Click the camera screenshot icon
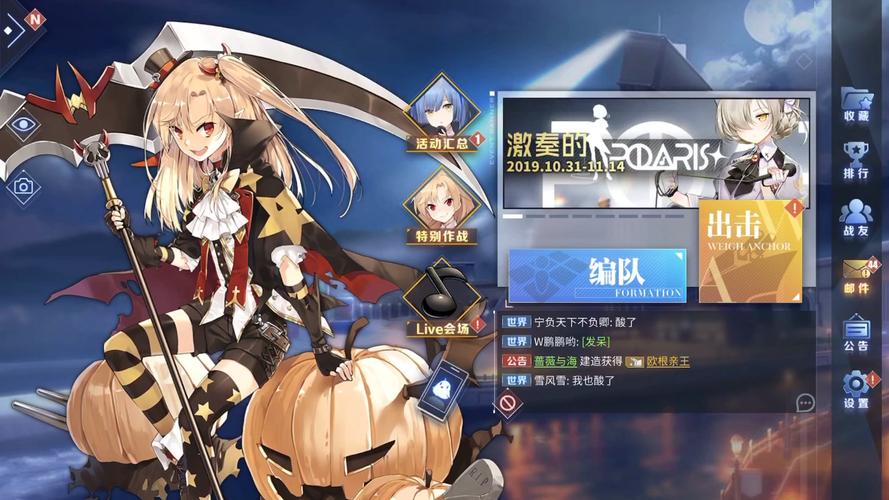The image size is (889, 500). pyautogui.click(x=24, y=186)
